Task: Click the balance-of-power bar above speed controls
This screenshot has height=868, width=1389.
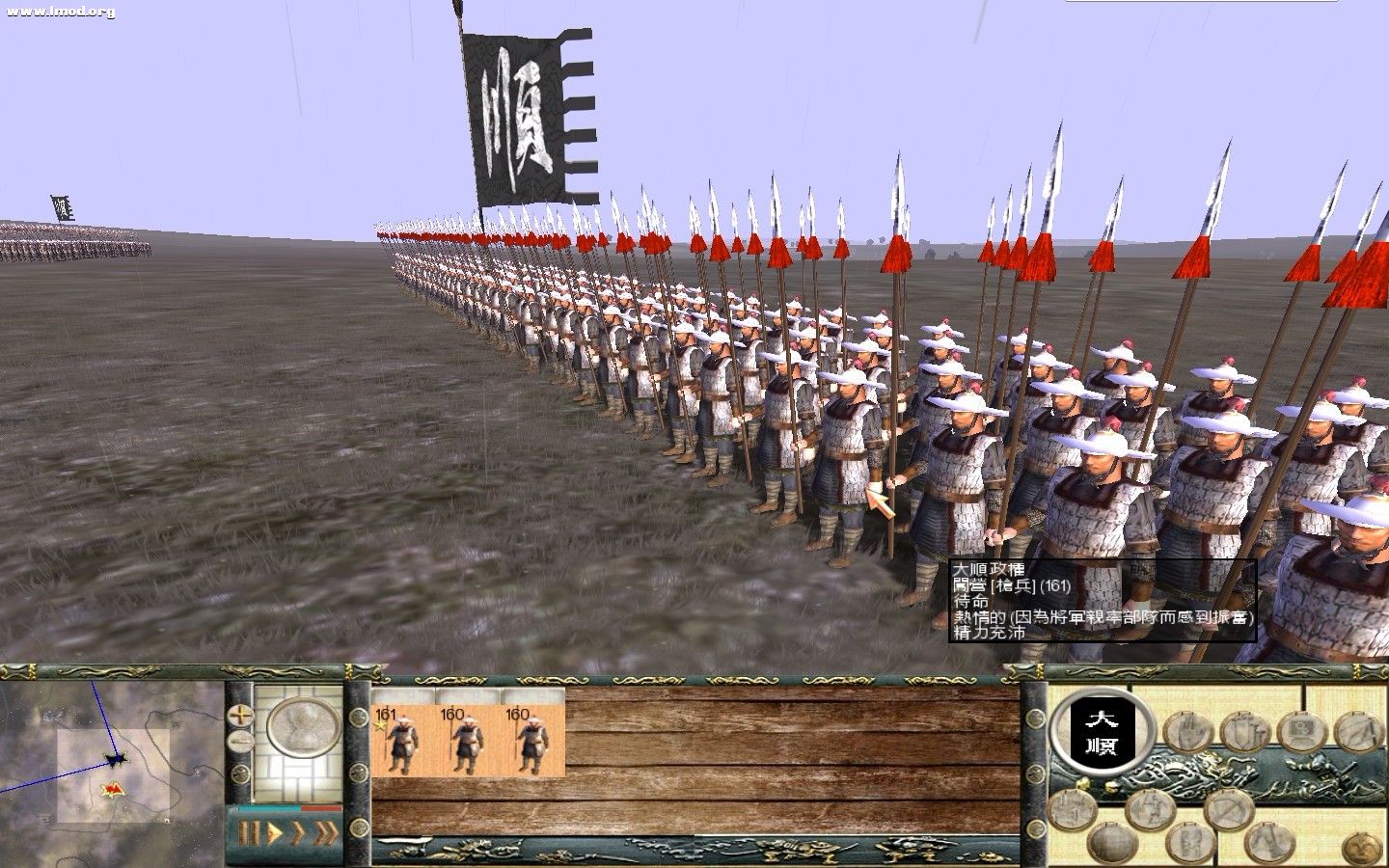Action: (x=289, y=808)
